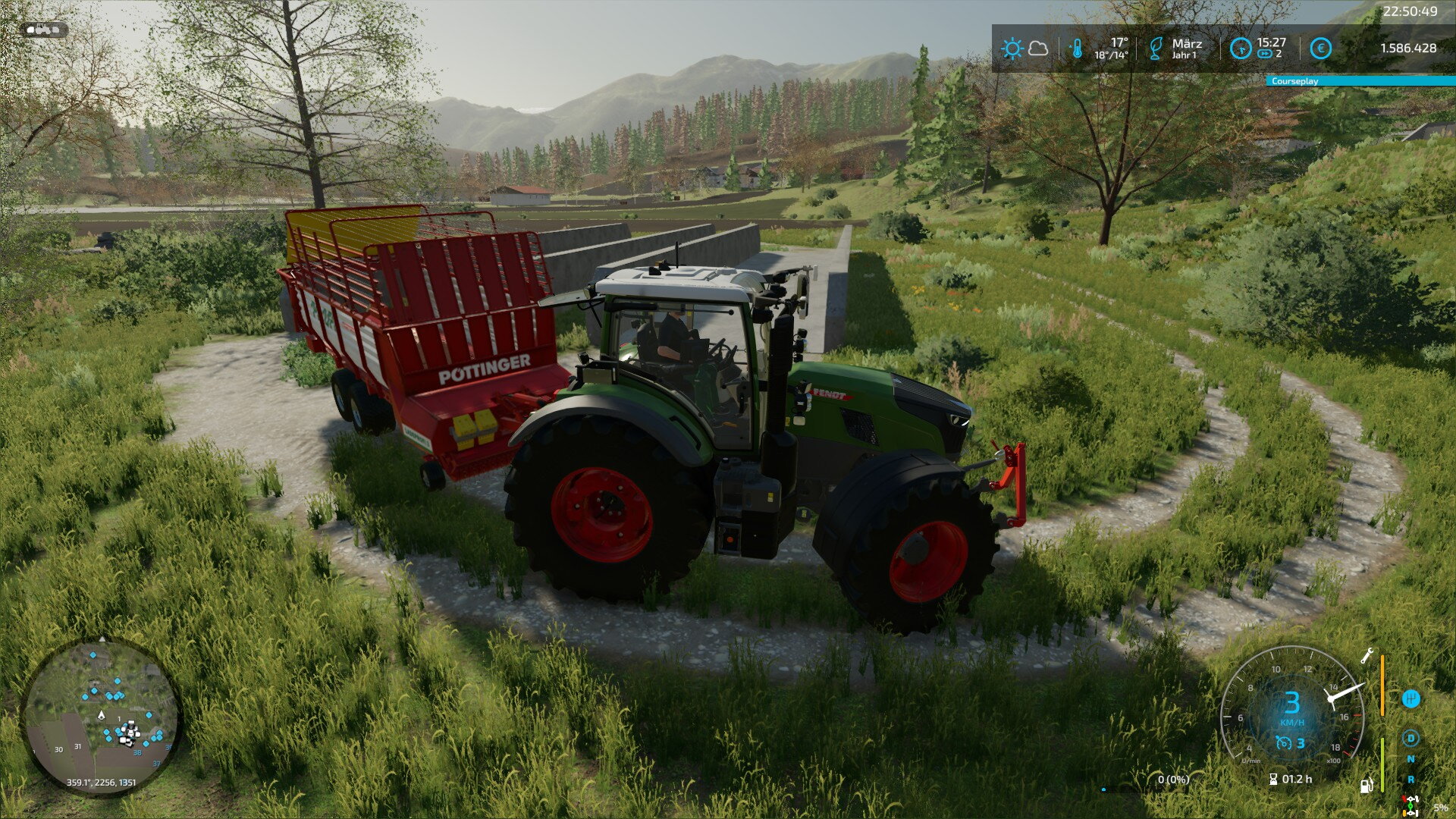This screenshot has height=819, width=1456.
Task: Click the euro money icon
Action: click(x=1320, y=49)
